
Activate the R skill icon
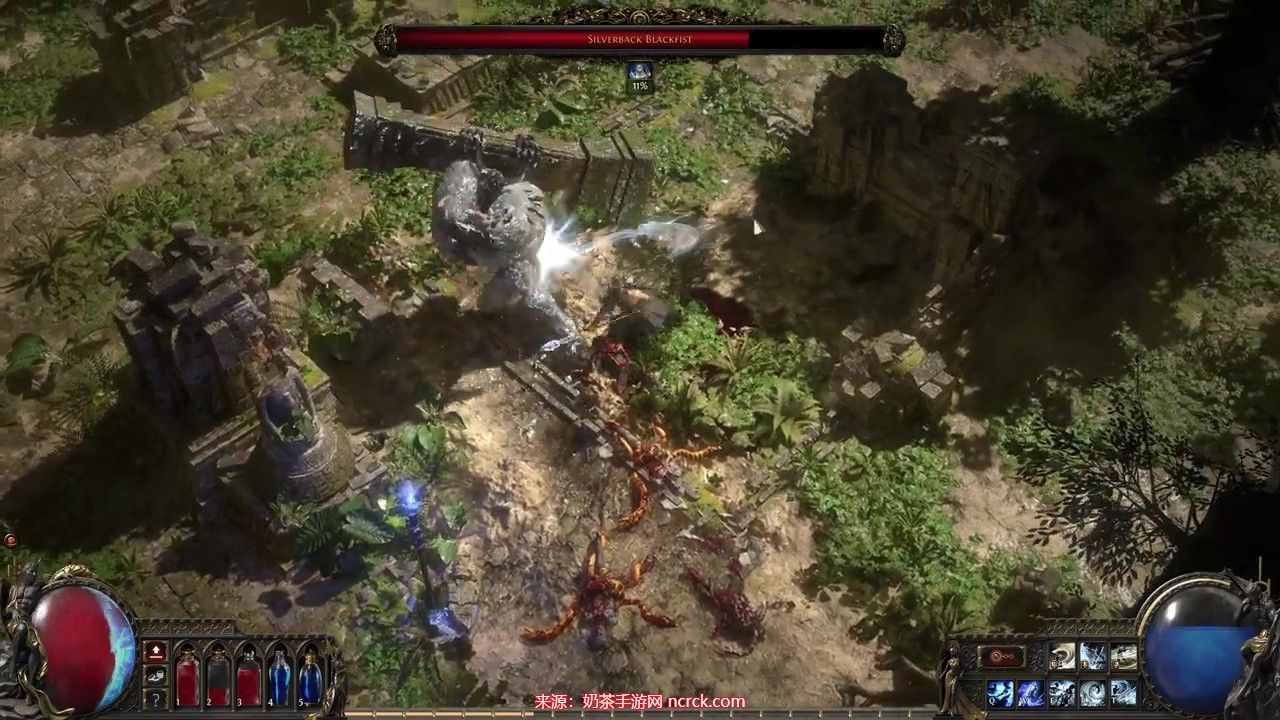coord(1093,692)
